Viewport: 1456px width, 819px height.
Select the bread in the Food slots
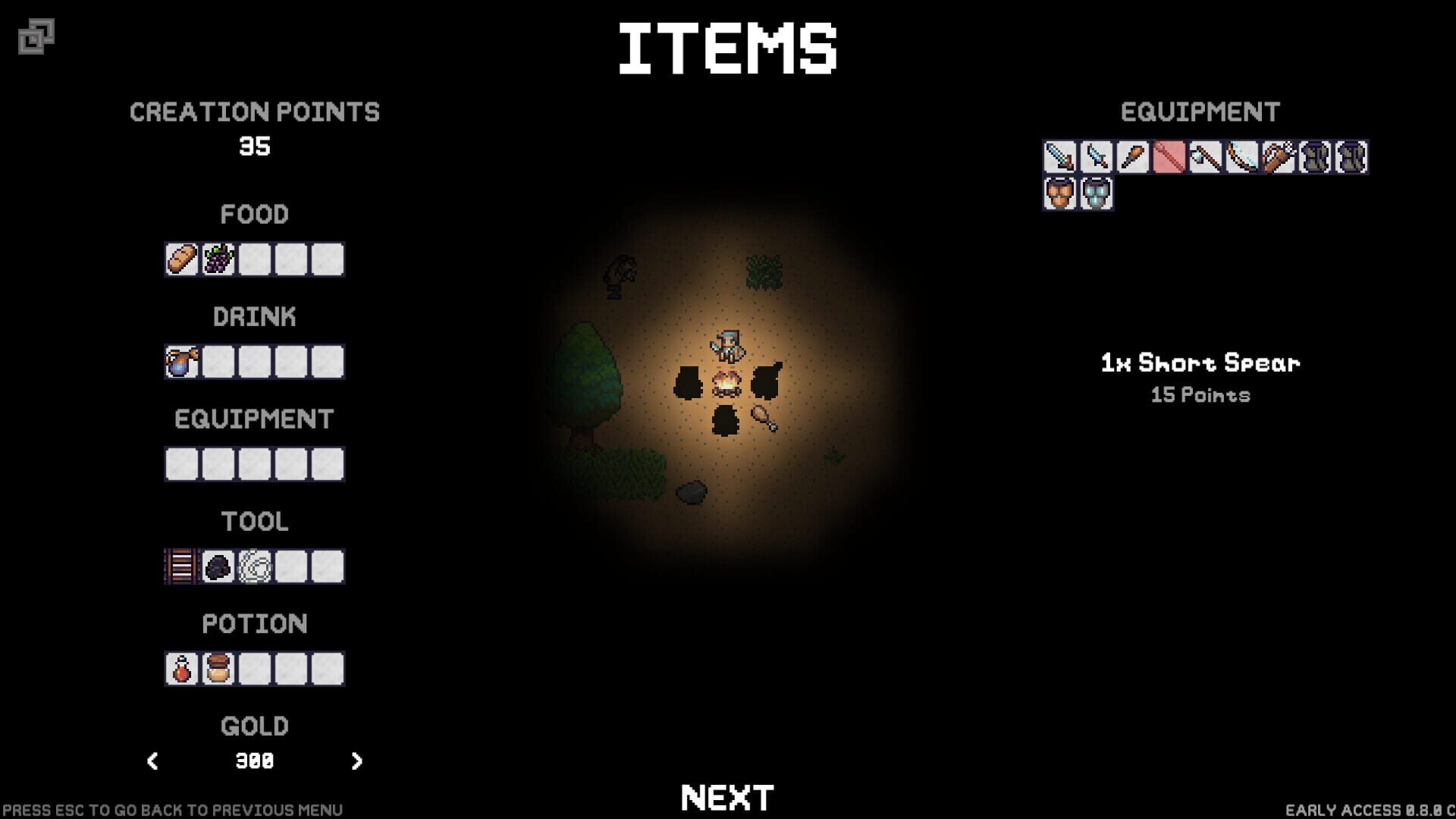click(x=182, y=259)
